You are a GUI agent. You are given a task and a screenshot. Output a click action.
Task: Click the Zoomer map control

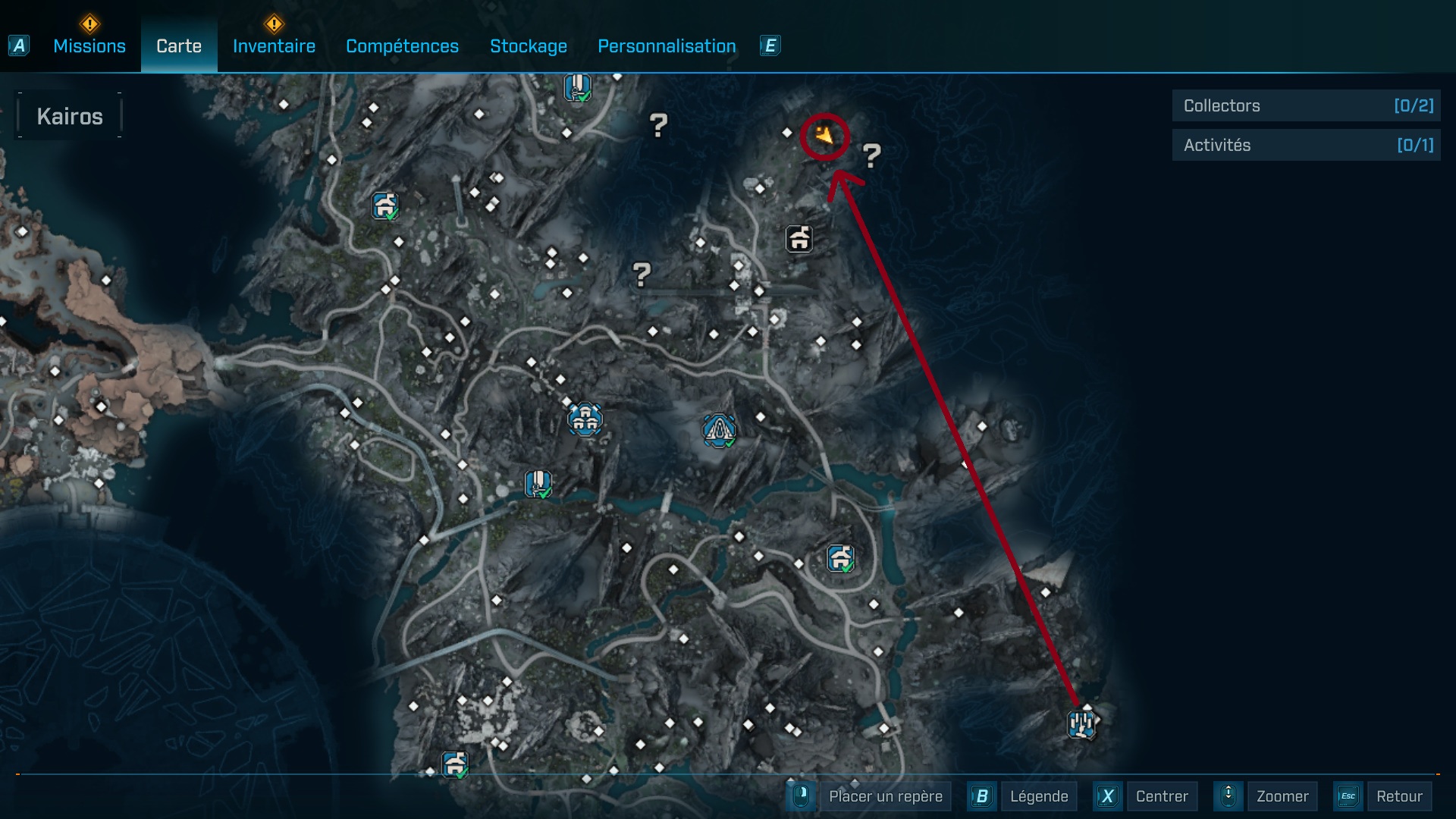(x=1282, y=796)
